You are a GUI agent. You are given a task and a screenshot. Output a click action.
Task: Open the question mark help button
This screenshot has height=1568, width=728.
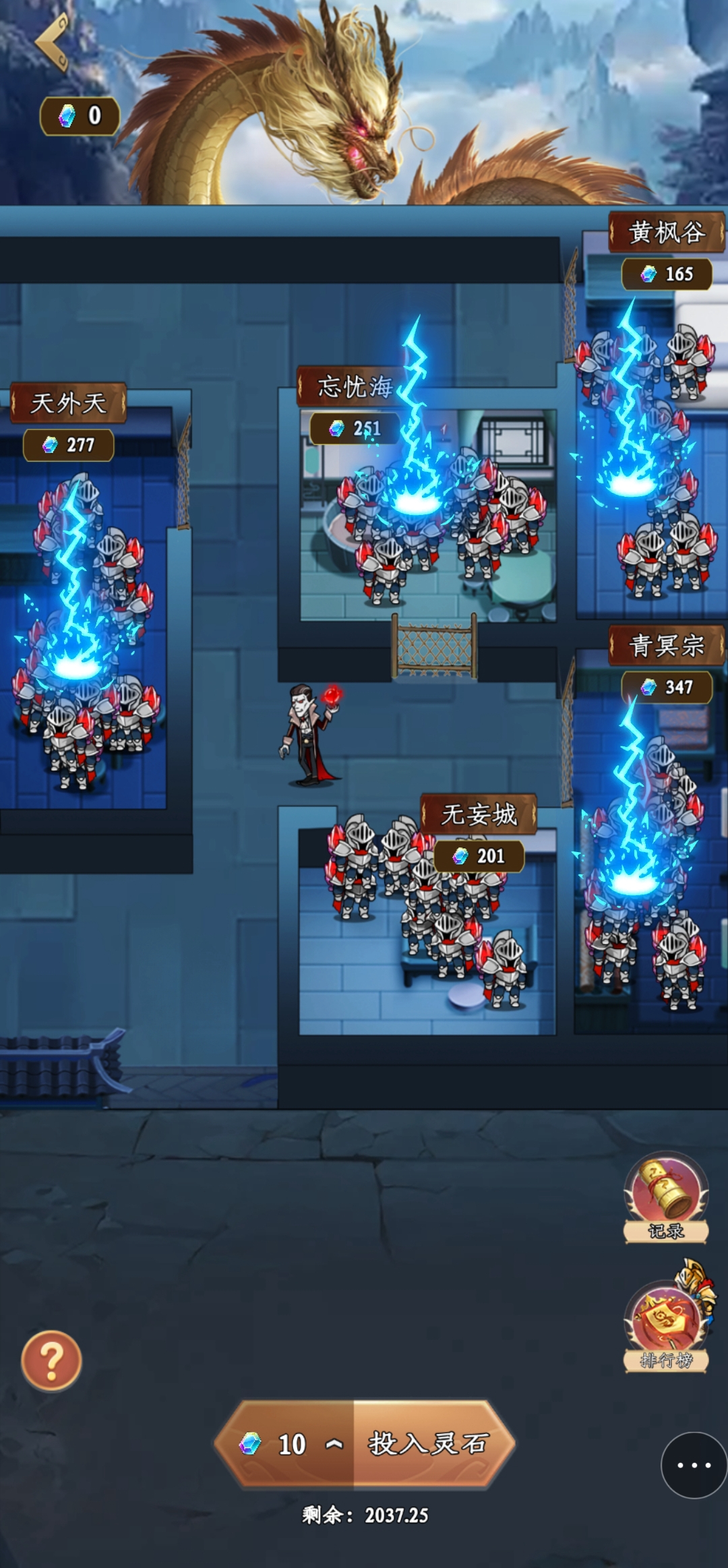tap(51, 1361)
